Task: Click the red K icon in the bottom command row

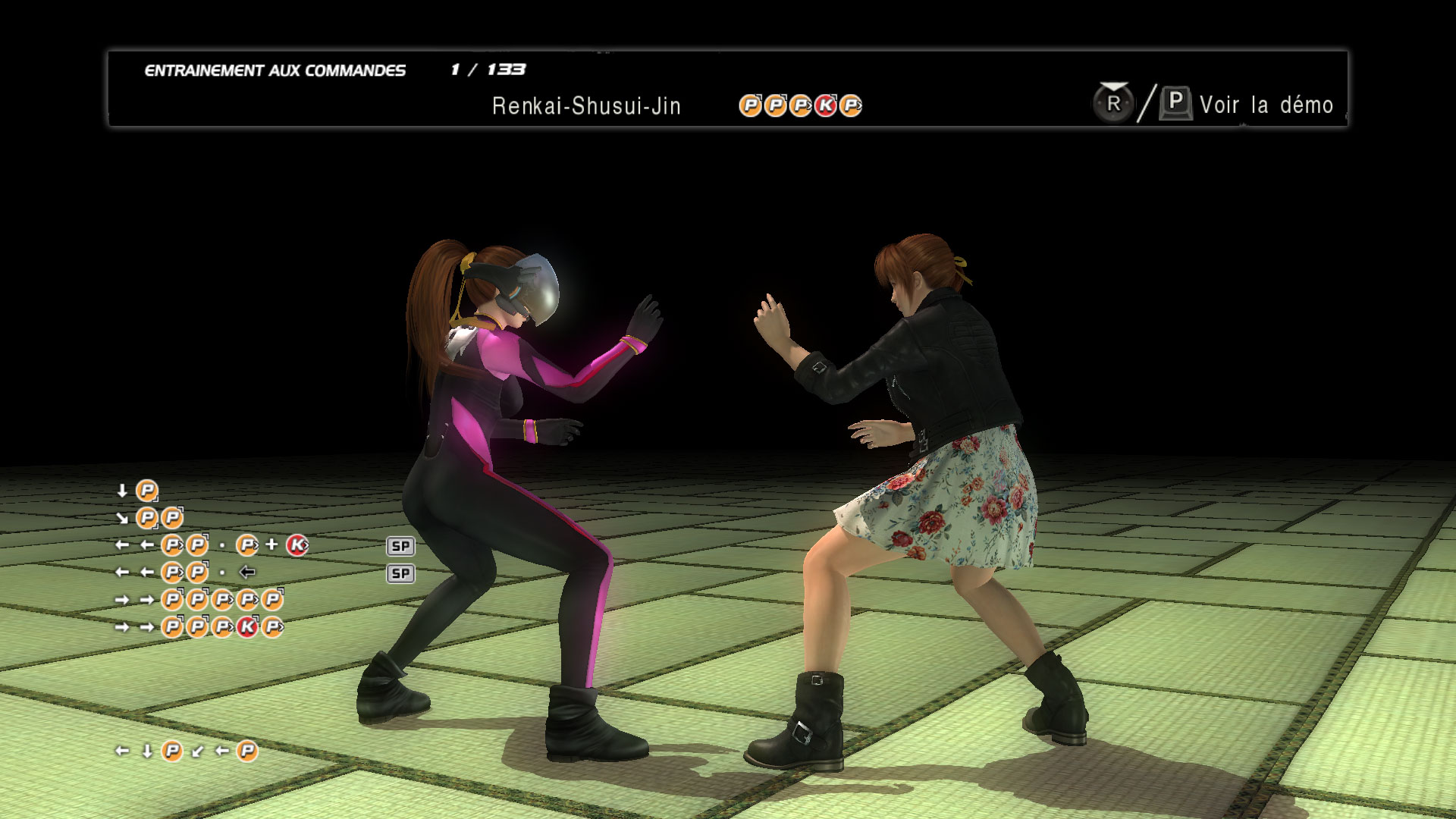Action: pos(246,628)
